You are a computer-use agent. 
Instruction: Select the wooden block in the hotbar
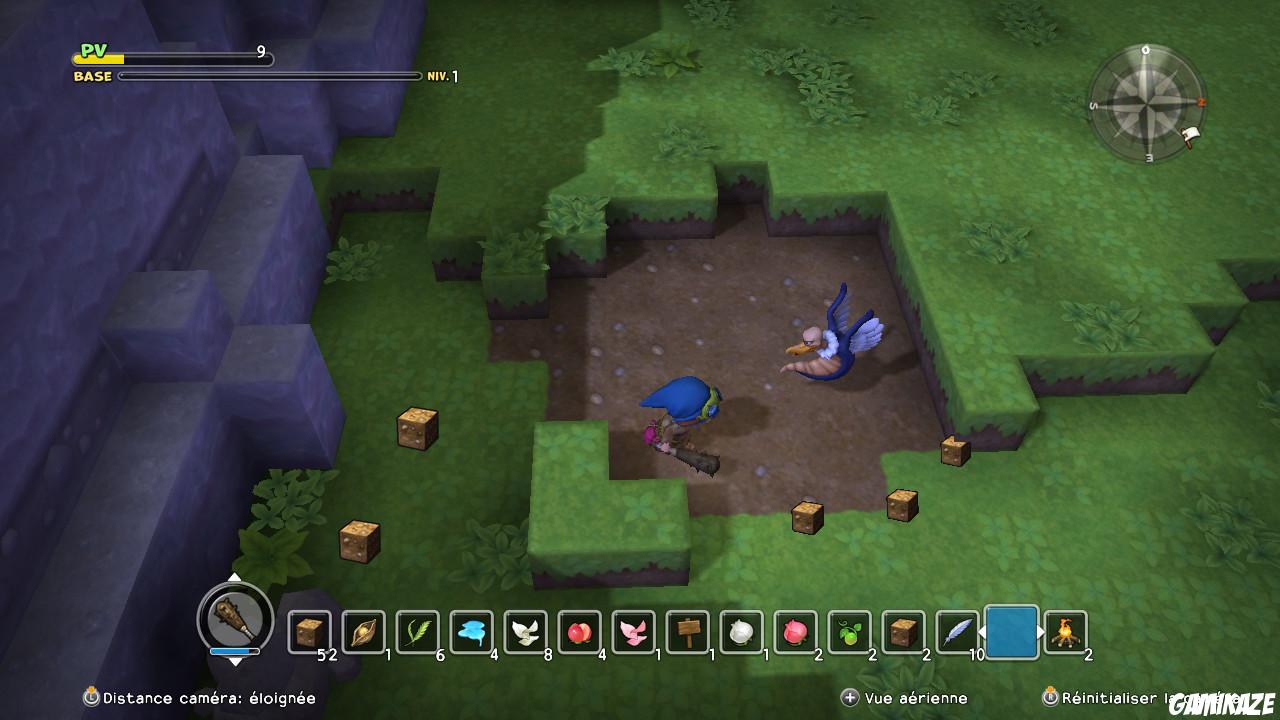tap(902, 630)
